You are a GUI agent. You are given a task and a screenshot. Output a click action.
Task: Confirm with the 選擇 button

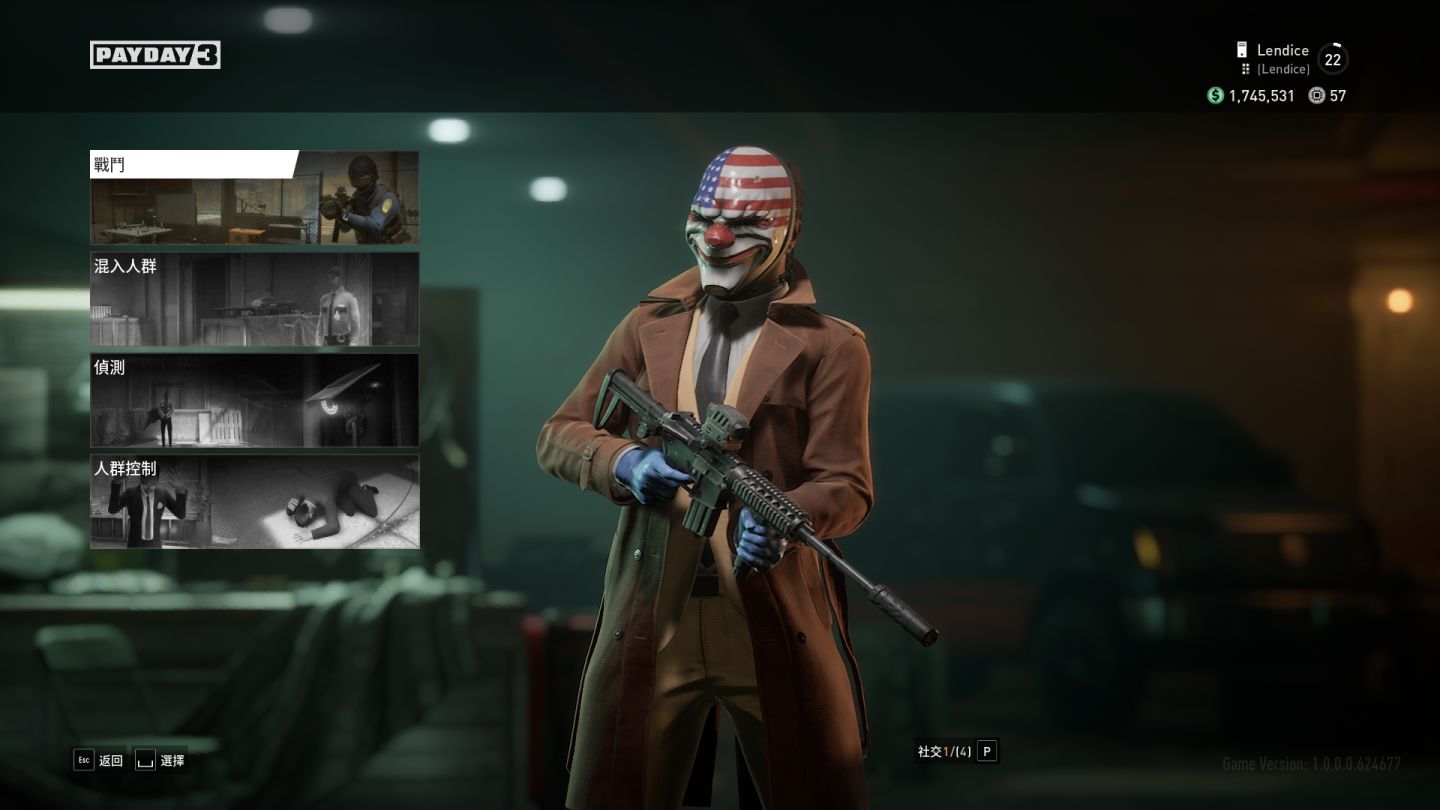click(160, 761)
